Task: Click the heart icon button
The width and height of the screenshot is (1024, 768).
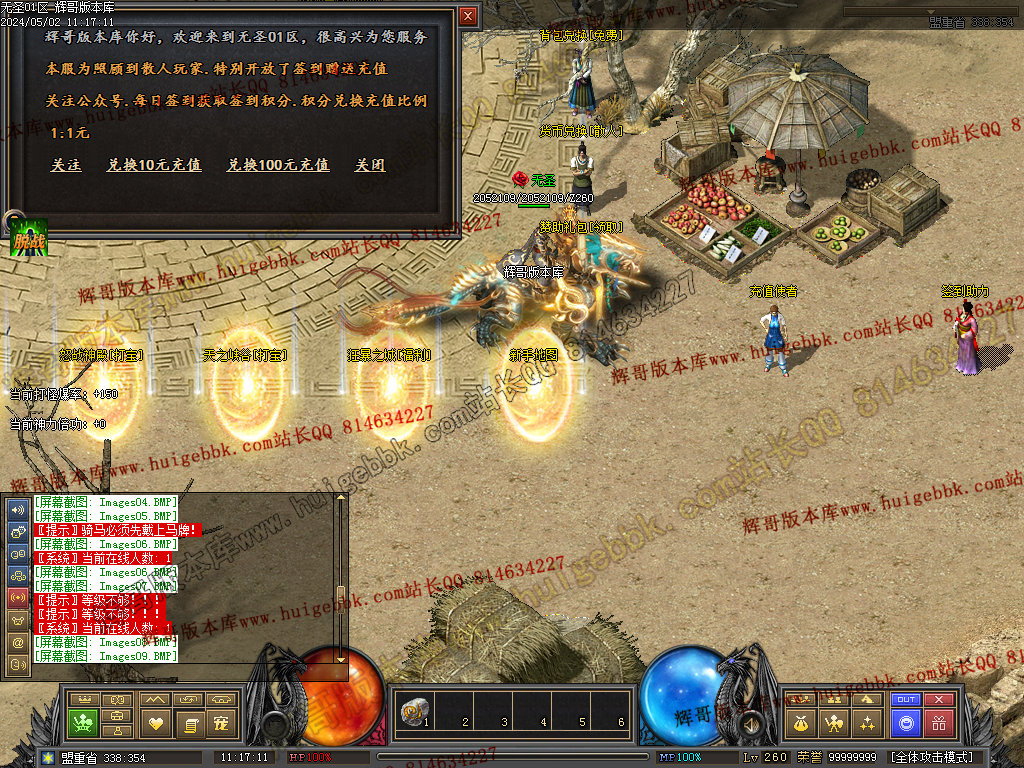Action: [155, 722]
